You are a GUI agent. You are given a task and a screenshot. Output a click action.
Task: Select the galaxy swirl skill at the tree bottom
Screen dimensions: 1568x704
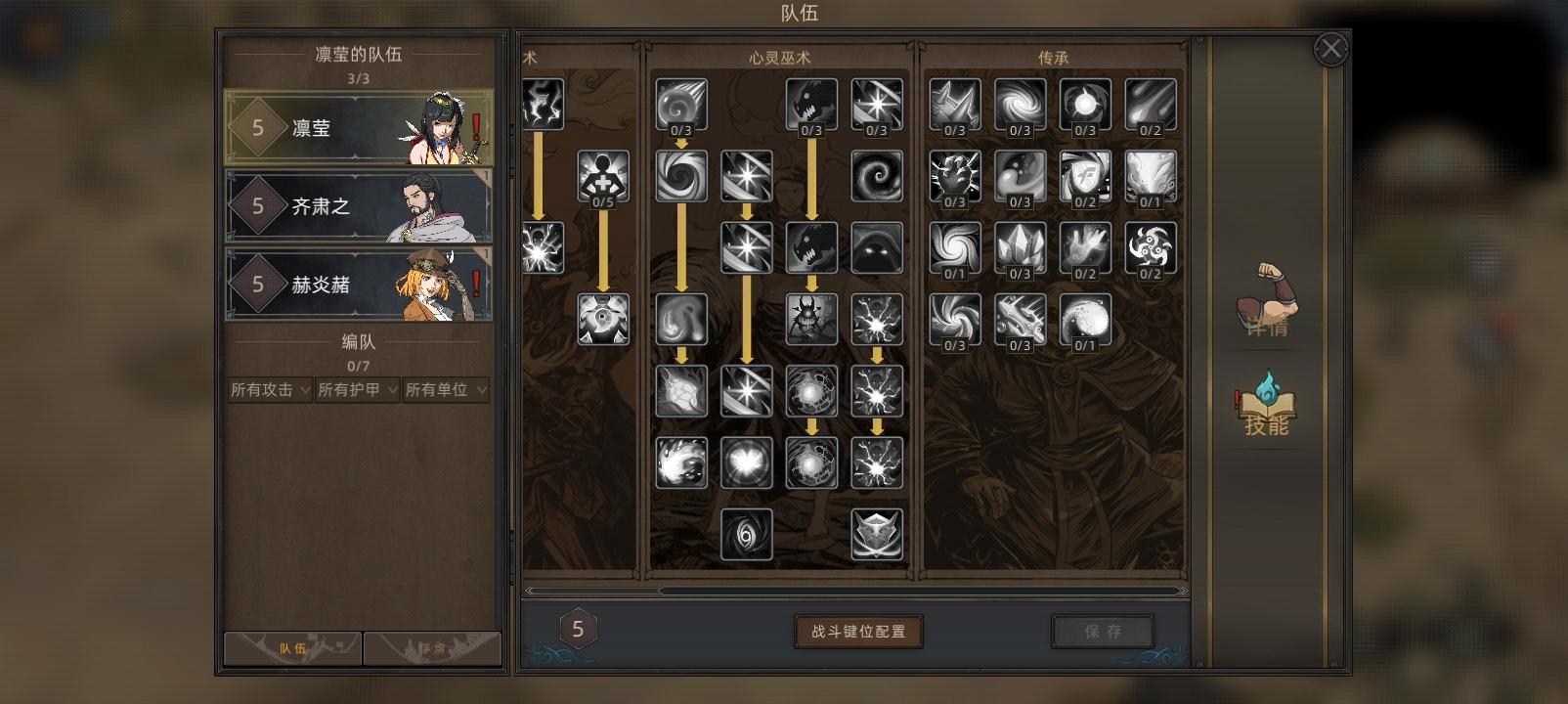pos(746,534)
